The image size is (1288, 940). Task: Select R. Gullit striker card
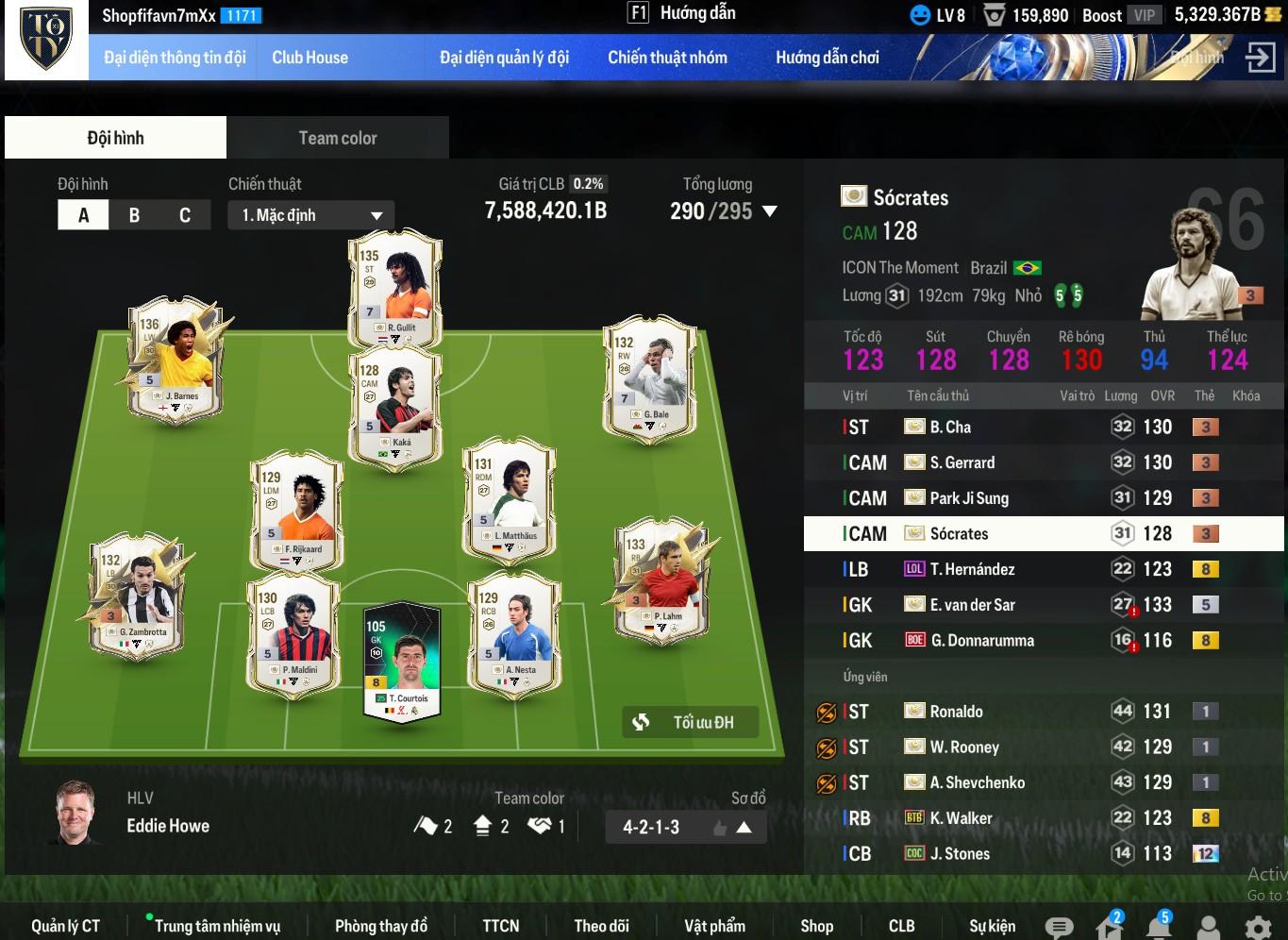[395, 287]
